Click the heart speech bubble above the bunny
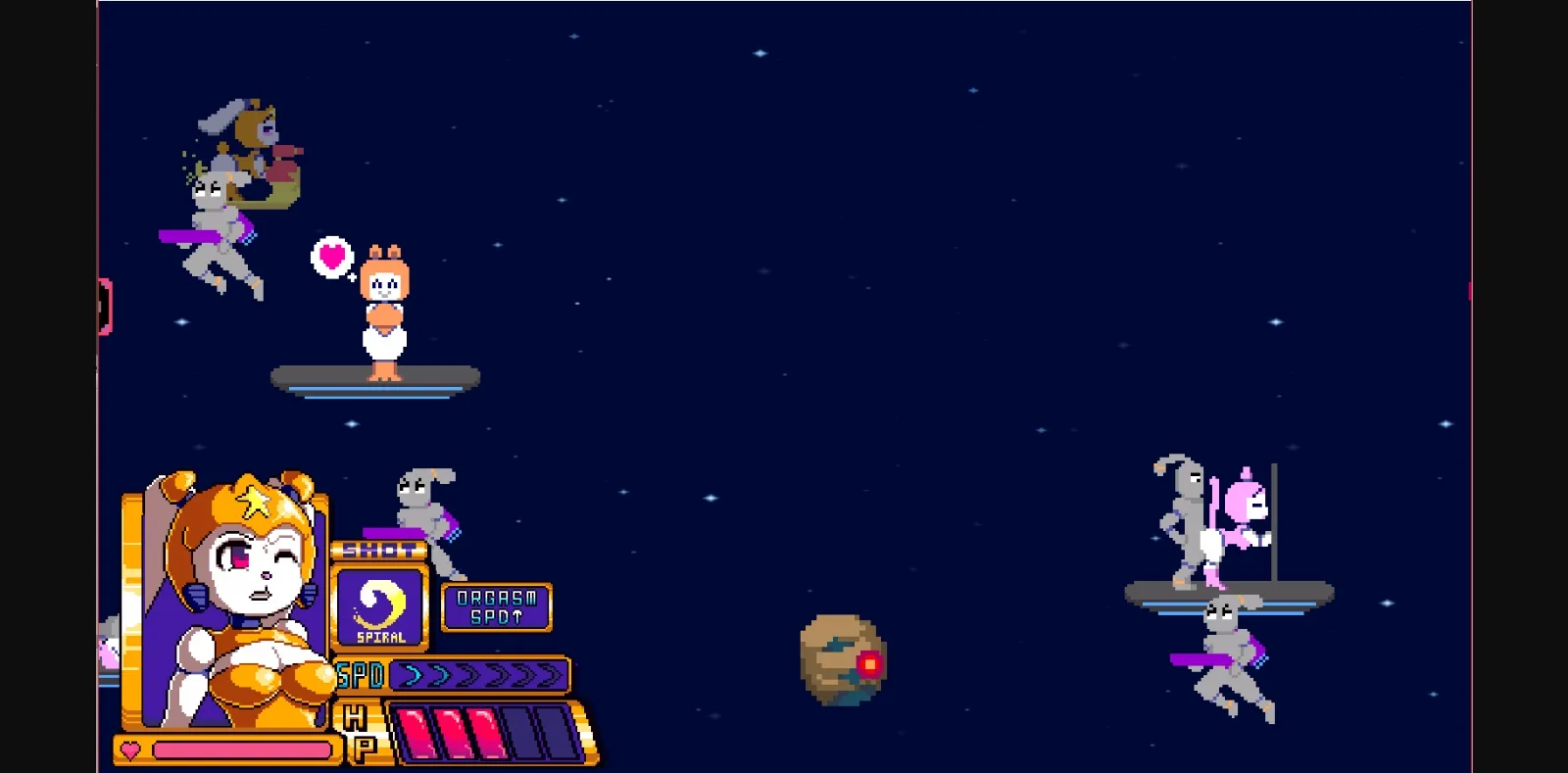The height and width of the screenshot is (773, 1568). pos(331,259)
